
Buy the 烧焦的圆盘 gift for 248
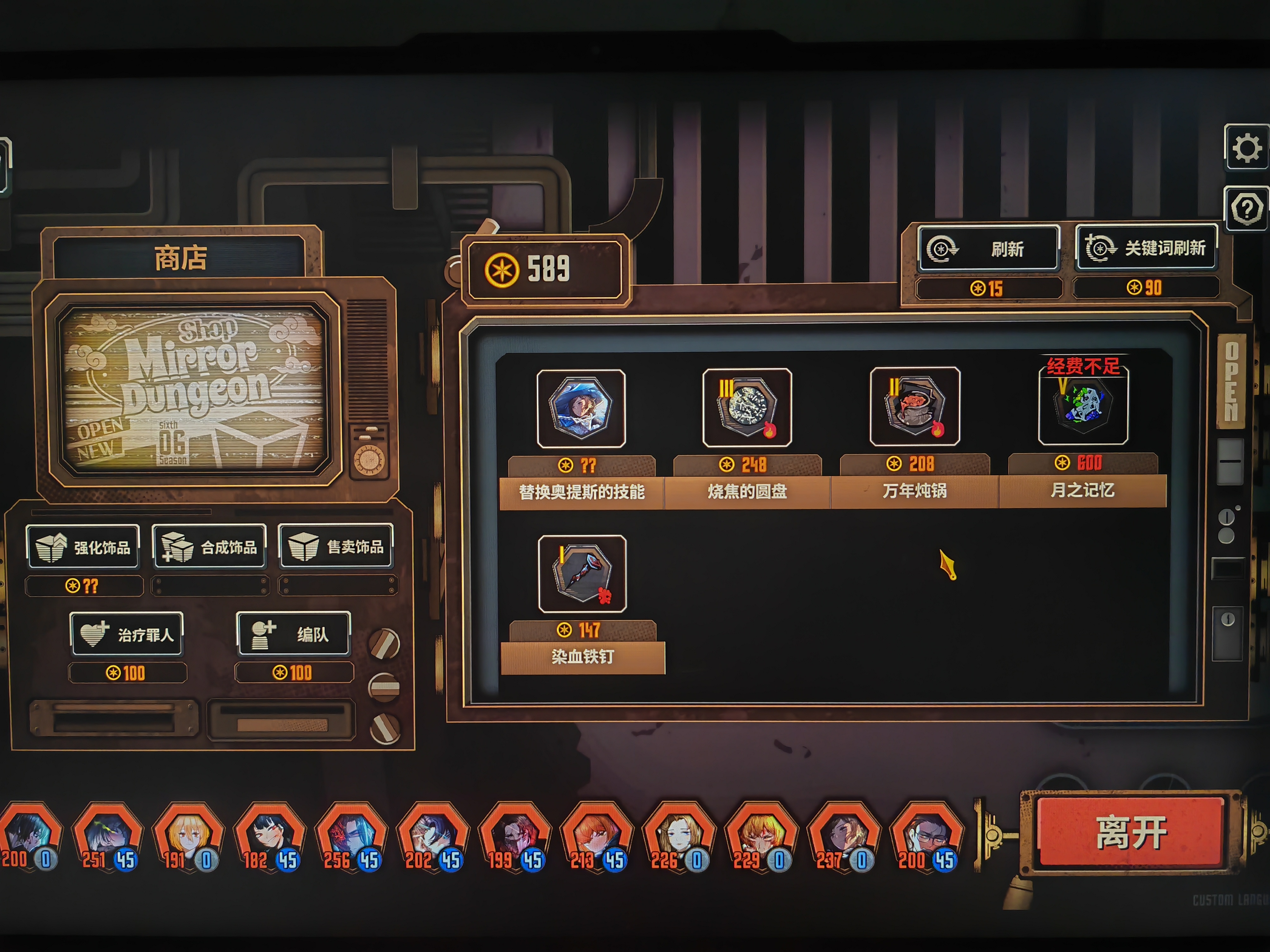coord(747,408)
